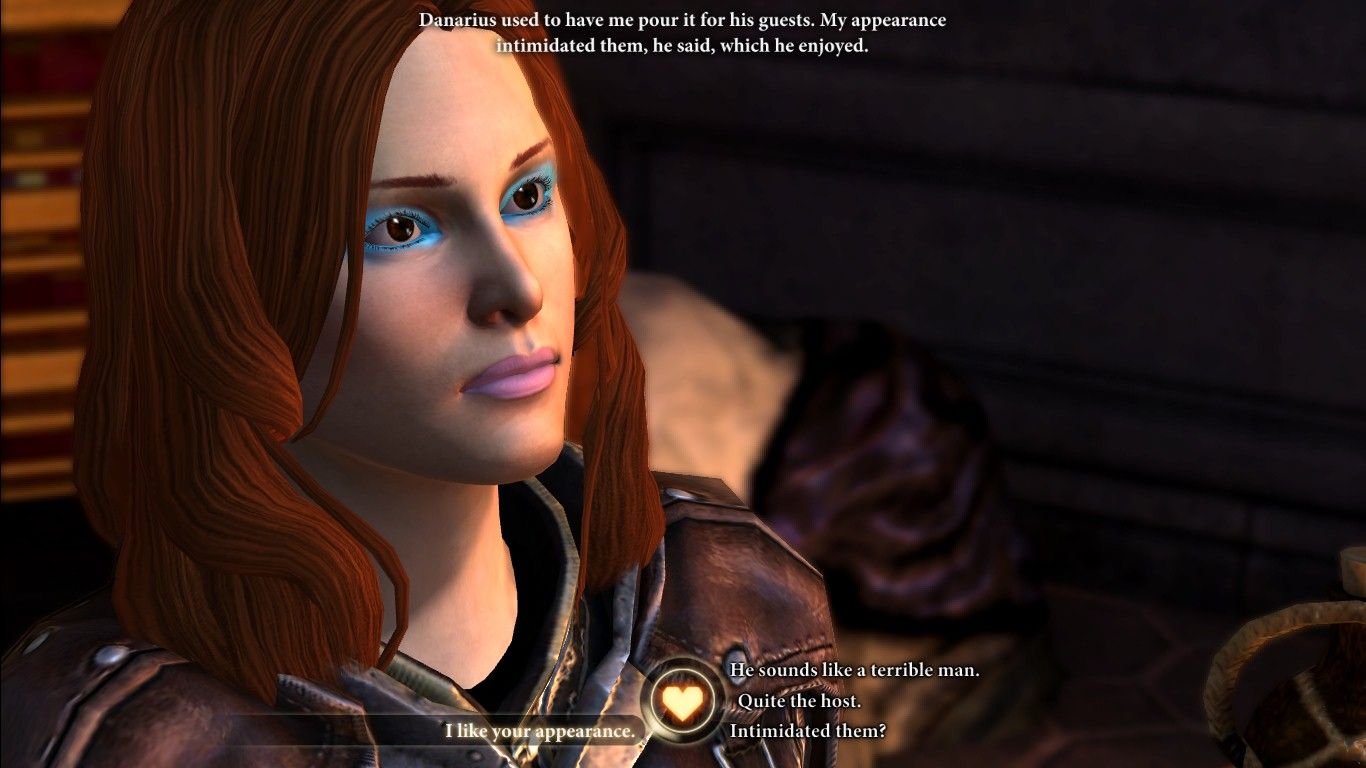
Task: Select the "Quite the host." dialogue option
Action: [x=798, y=701]
